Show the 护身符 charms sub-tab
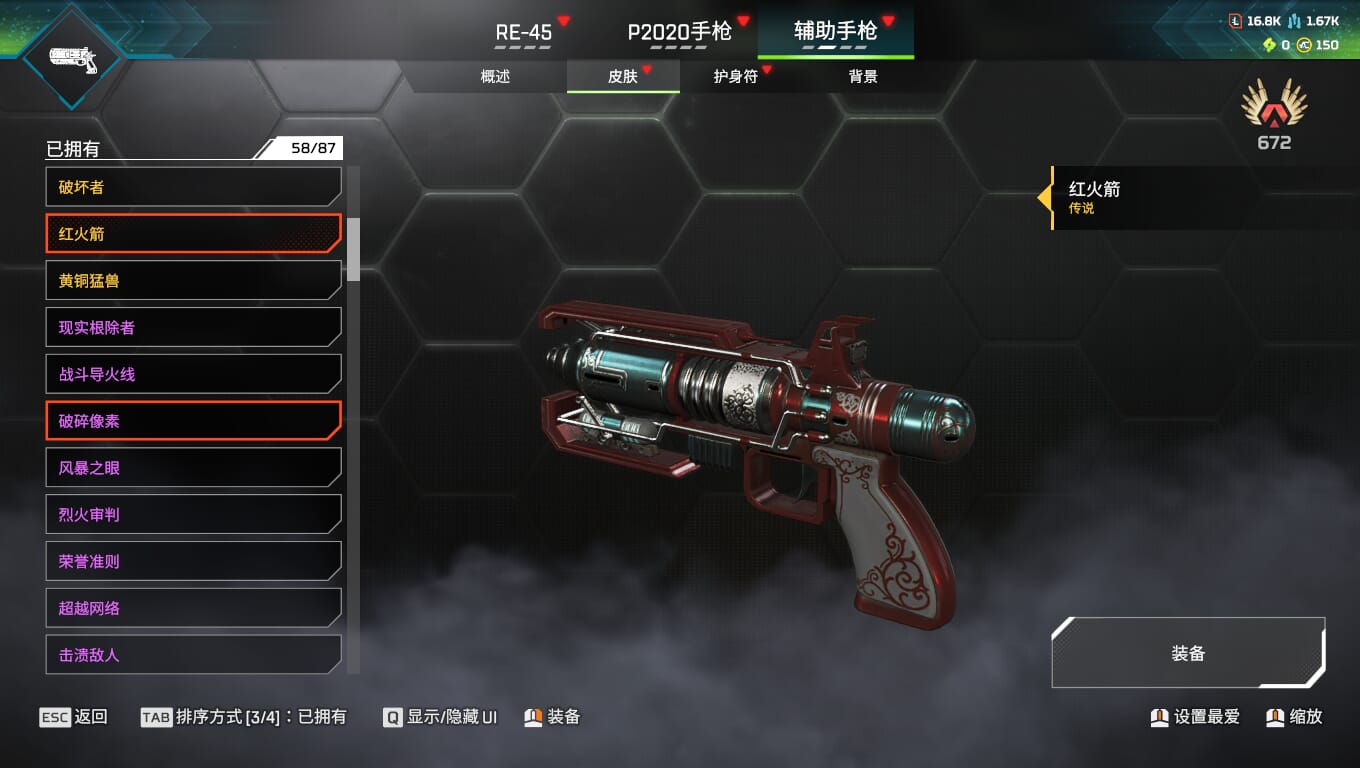 (735, 77)
